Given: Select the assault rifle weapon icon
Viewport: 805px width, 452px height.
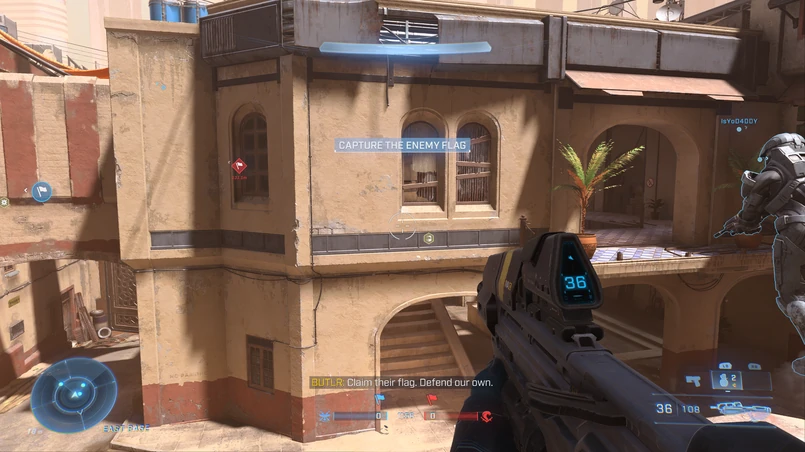Looking at the screenshot, I should 739,408.
